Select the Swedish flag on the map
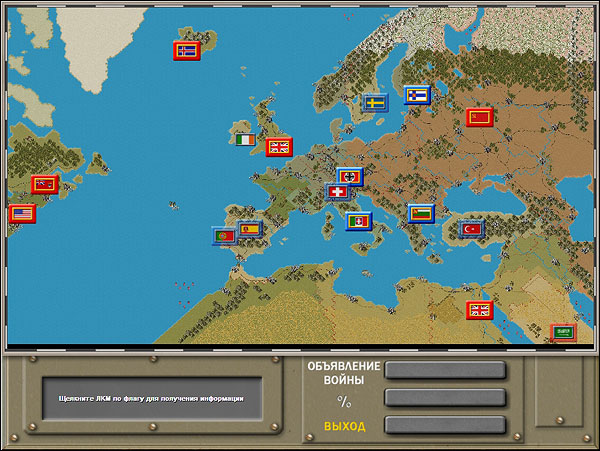The image size is (600, 451). [x=375, y=102]
